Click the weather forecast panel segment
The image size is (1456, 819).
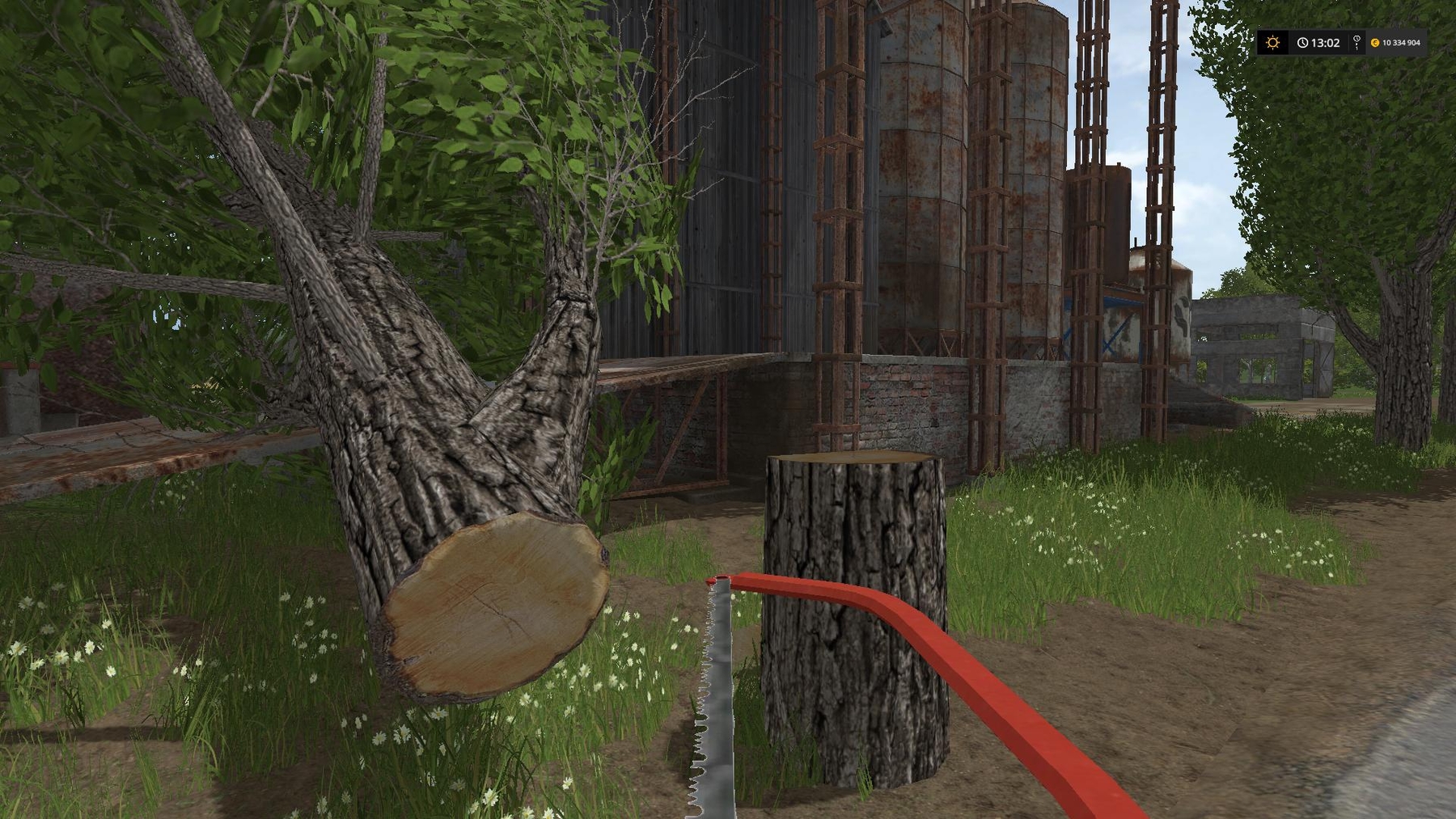1272,42
